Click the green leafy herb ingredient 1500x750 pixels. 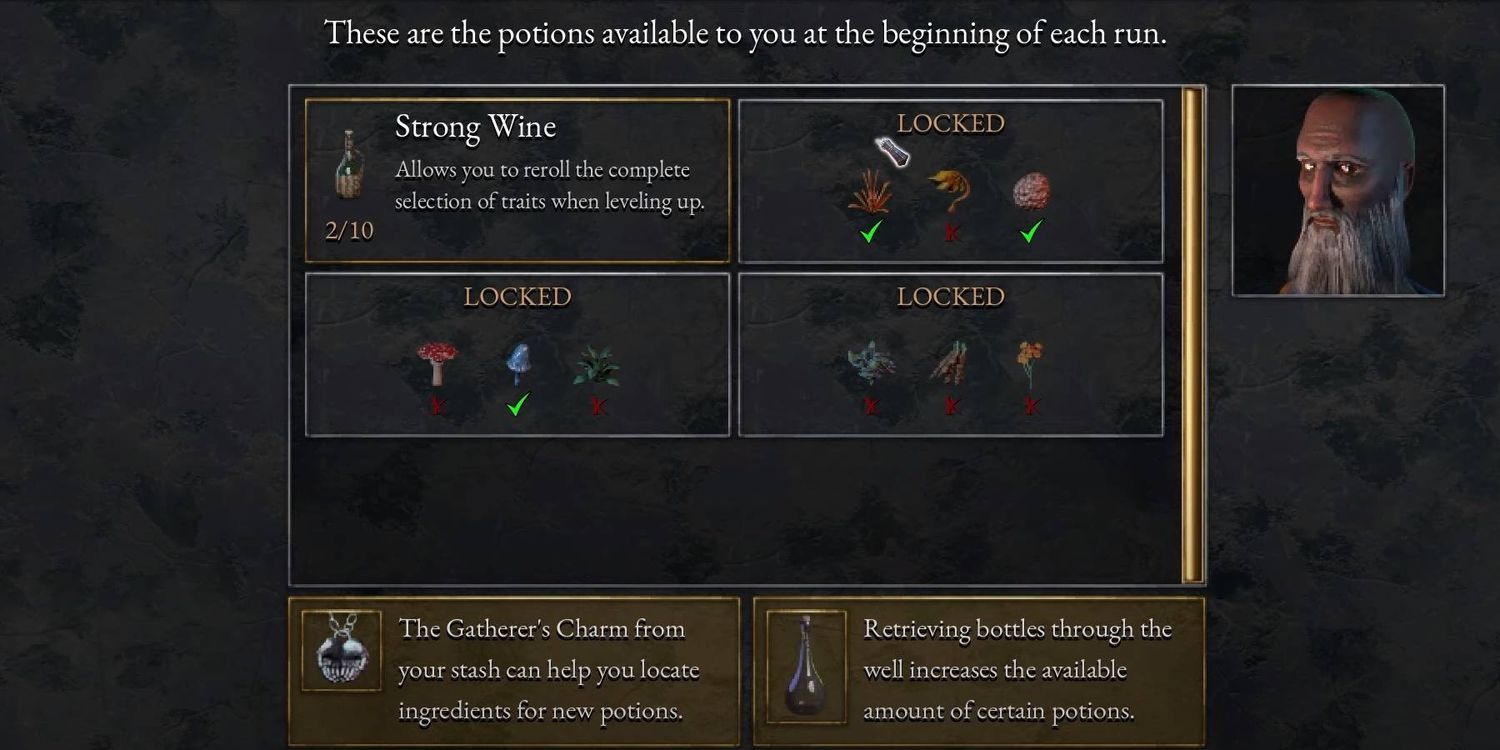(596, 366)
